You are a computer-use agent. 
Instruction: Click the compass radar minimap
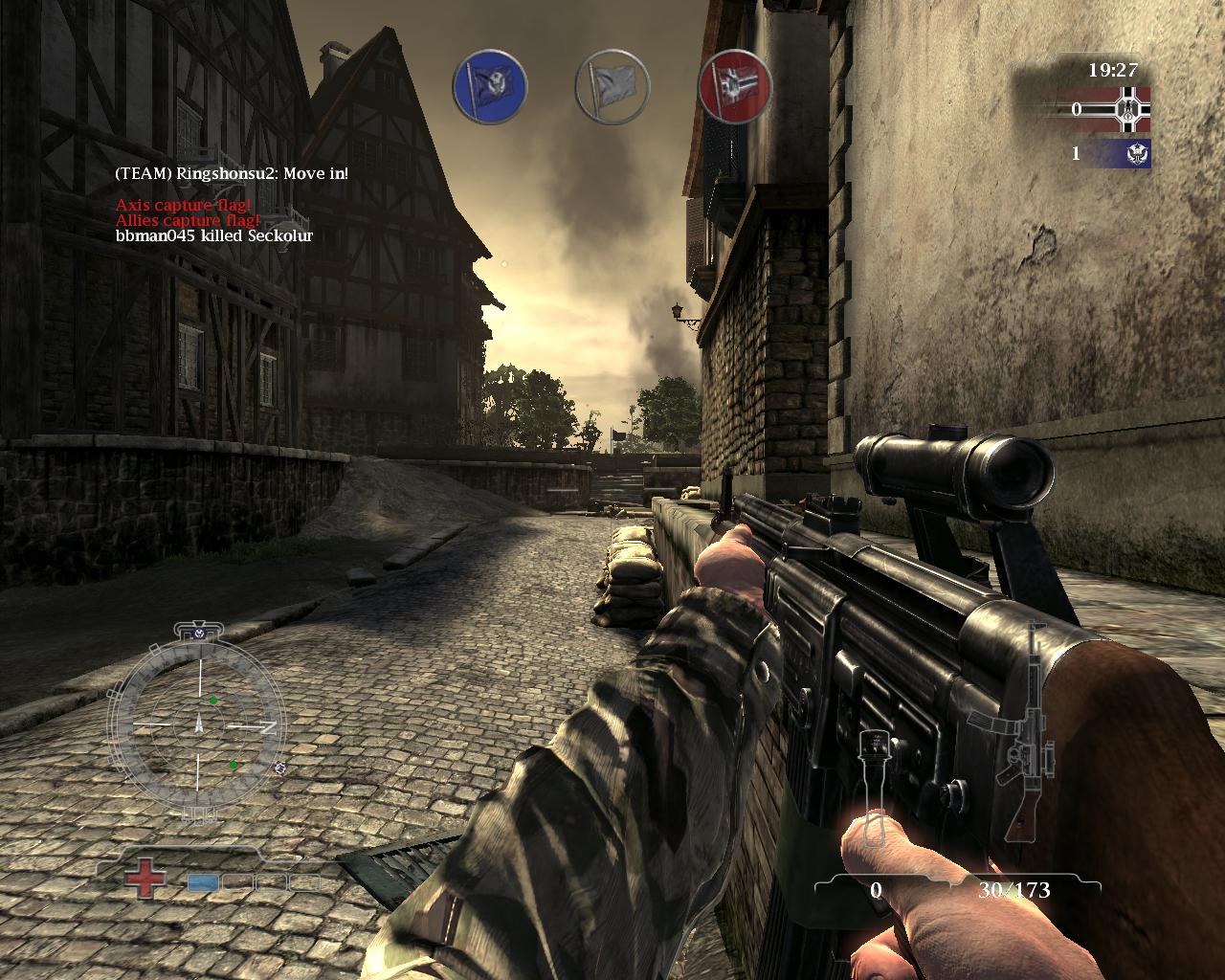pyautogui.click(x=200, y=726)
